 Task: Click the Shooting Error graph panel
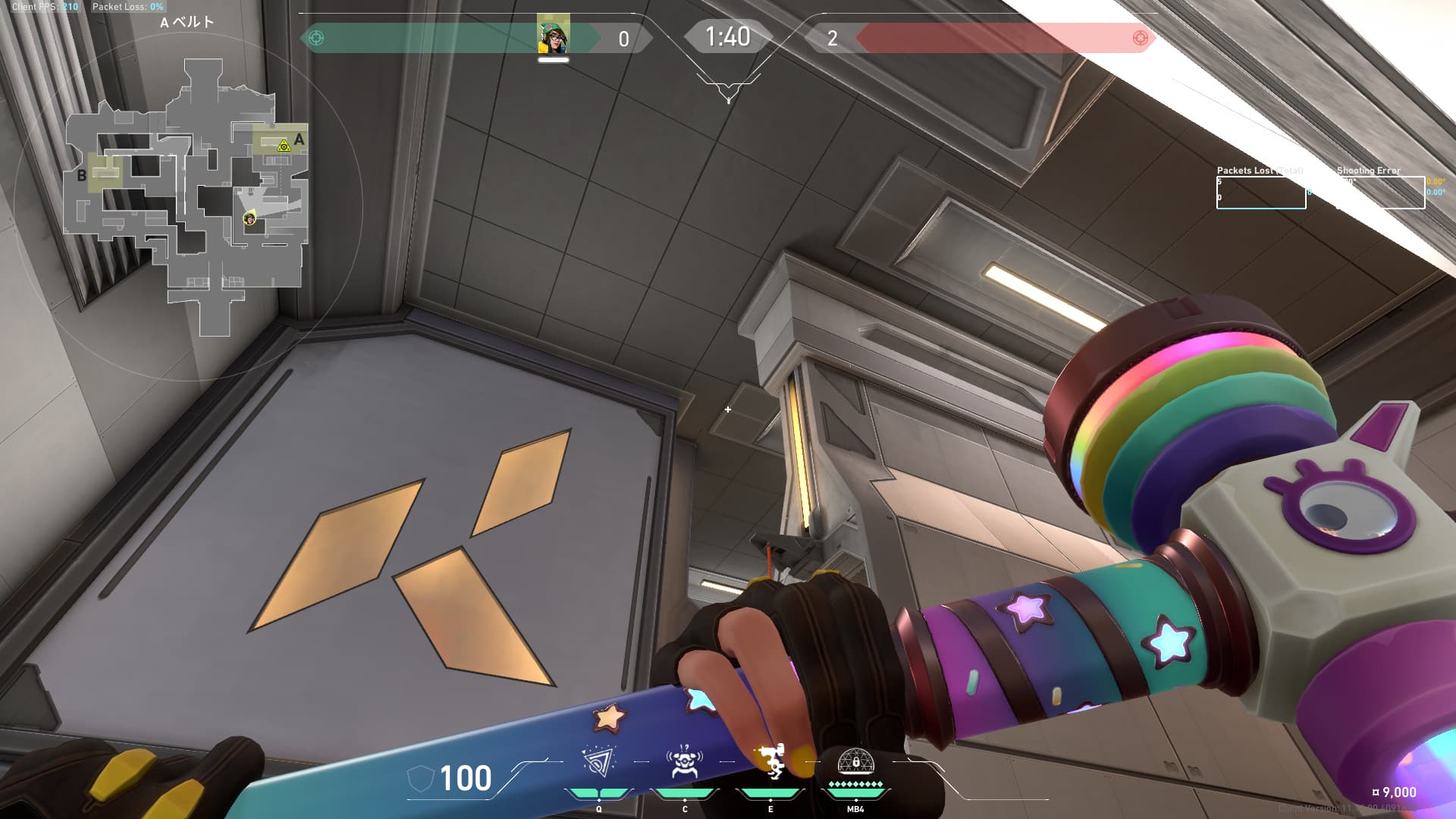tap(1380, 193)
